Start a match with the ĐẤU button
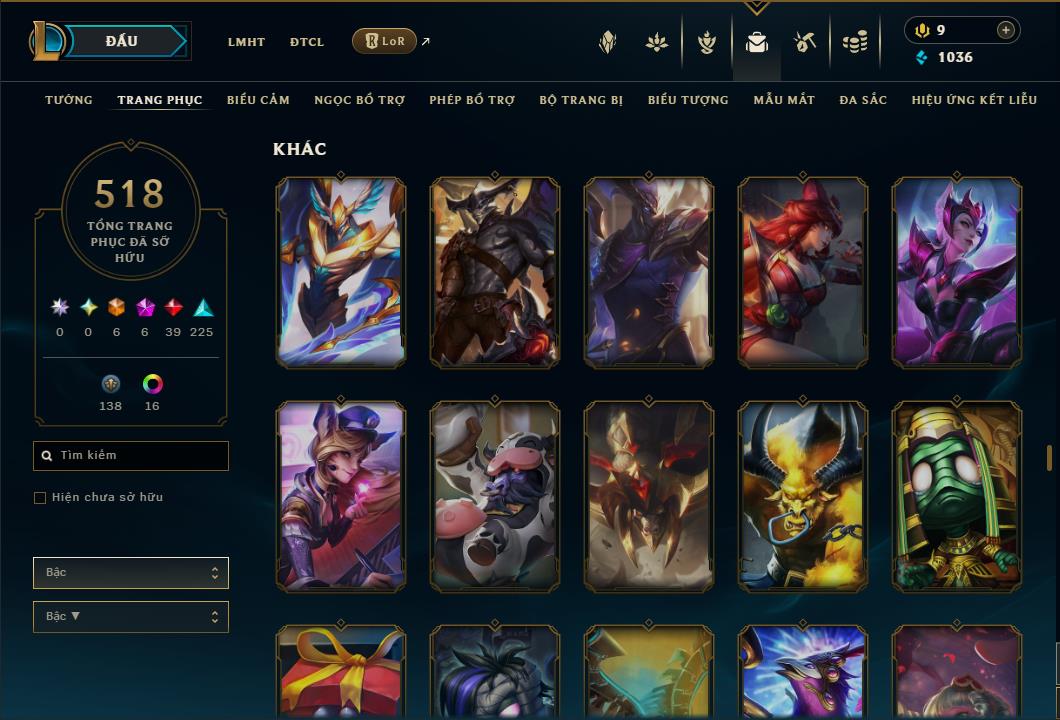1060x720 pixels. (x=121, y=41)
